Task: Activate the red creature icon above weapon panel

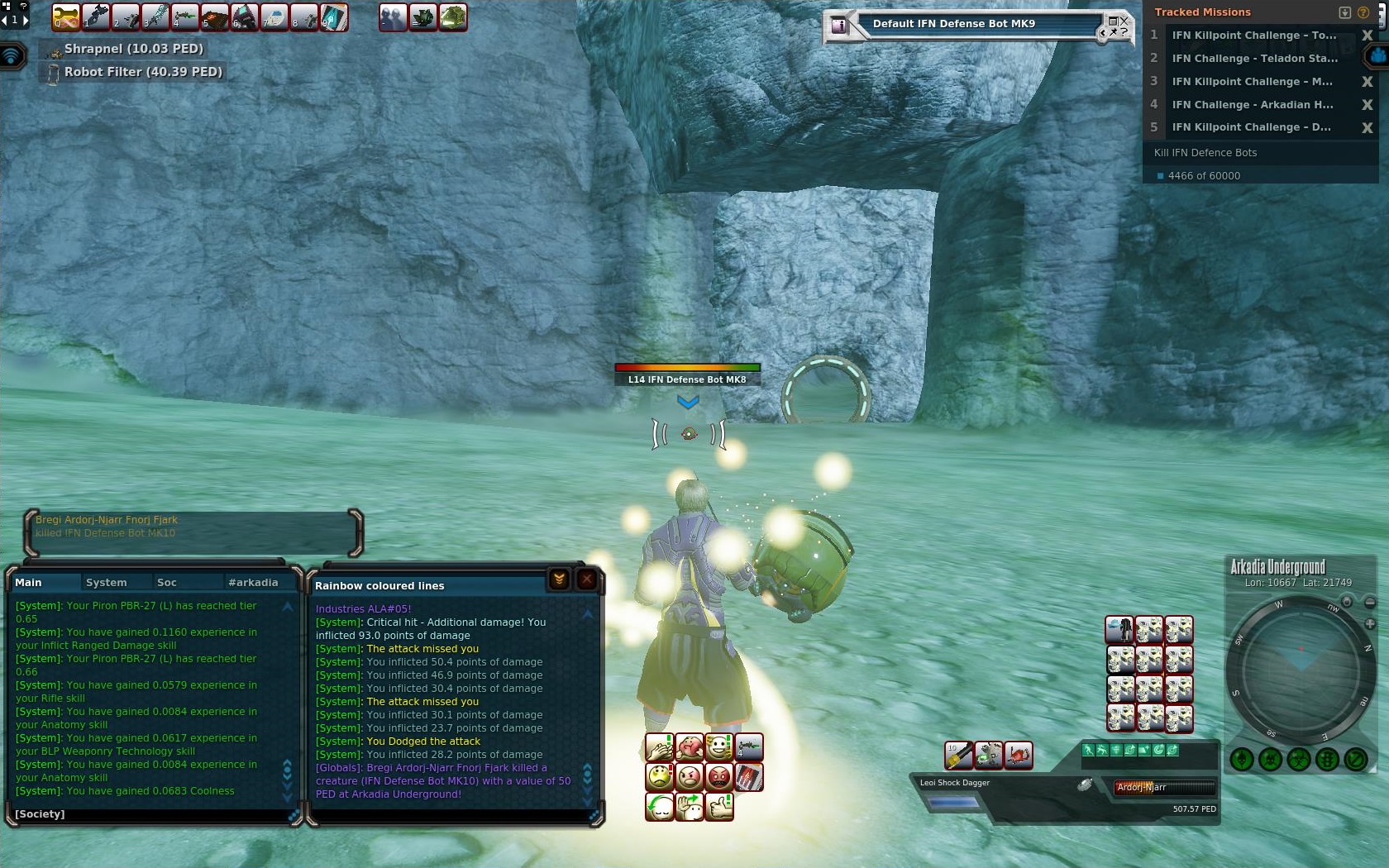Action: pyautogui.click(x=1019, y=754)
